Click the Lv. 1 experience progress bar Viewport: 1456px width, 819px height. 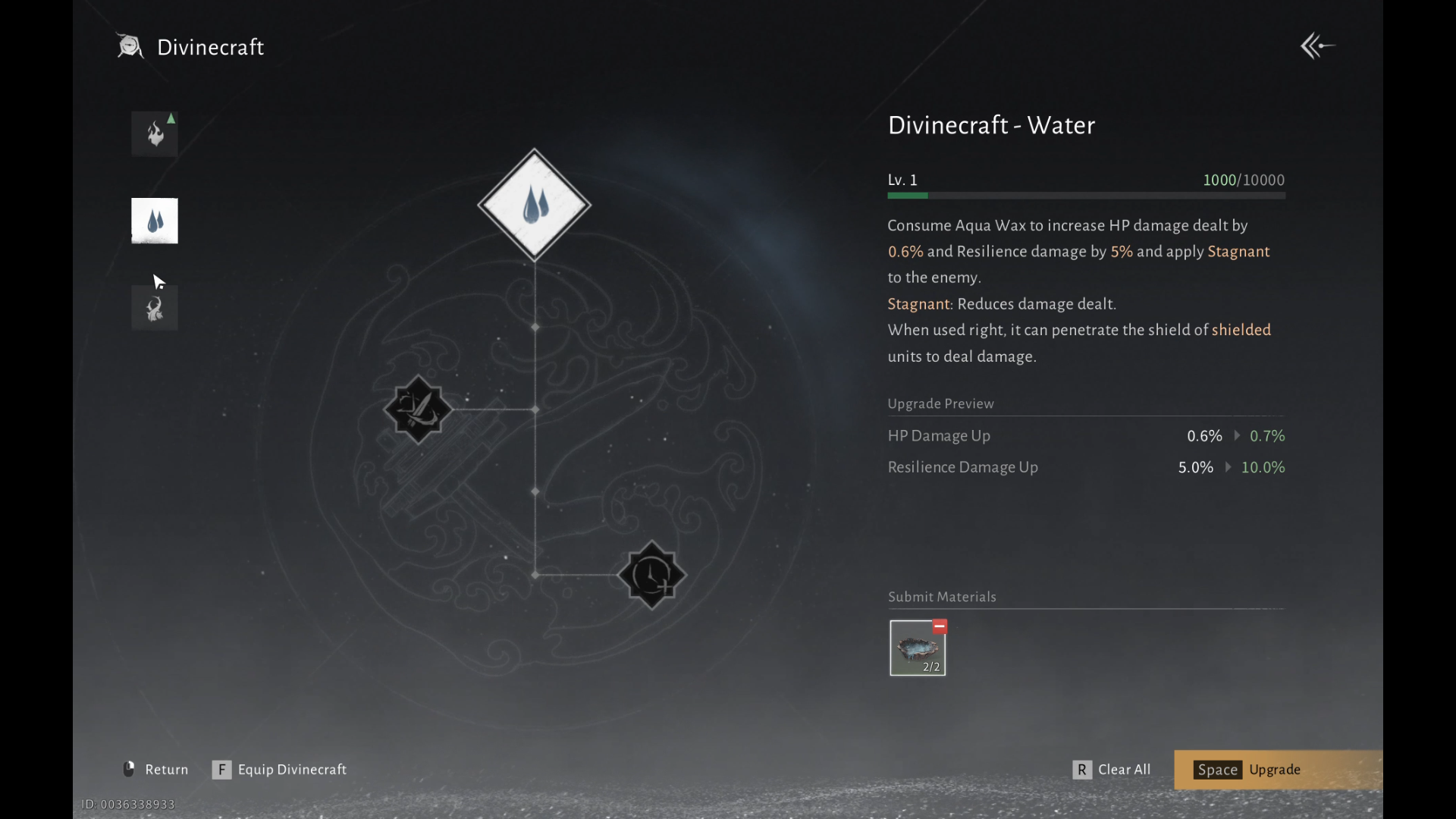(x=1086, y=195)
